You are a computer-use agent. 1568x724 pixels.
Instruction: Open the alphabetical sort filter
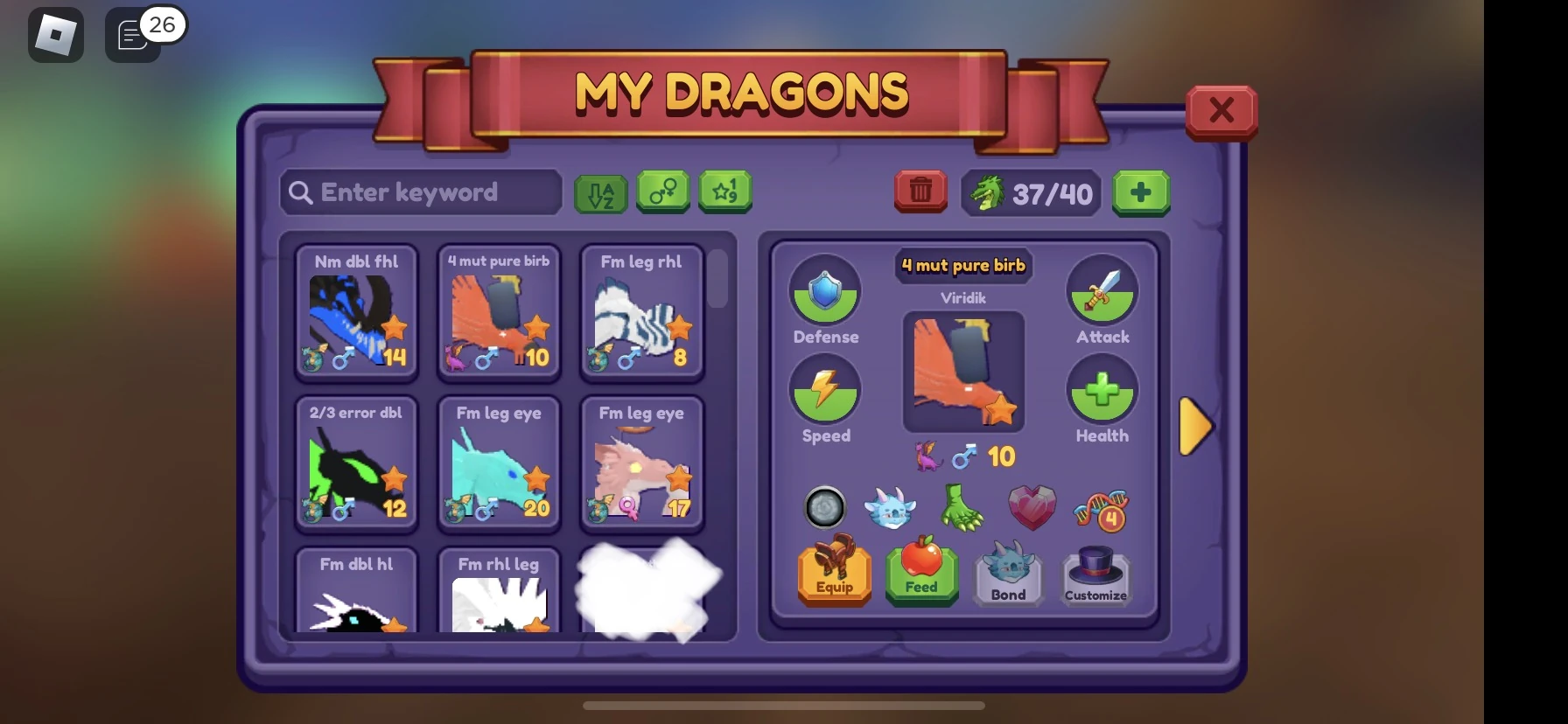[600, 192]
